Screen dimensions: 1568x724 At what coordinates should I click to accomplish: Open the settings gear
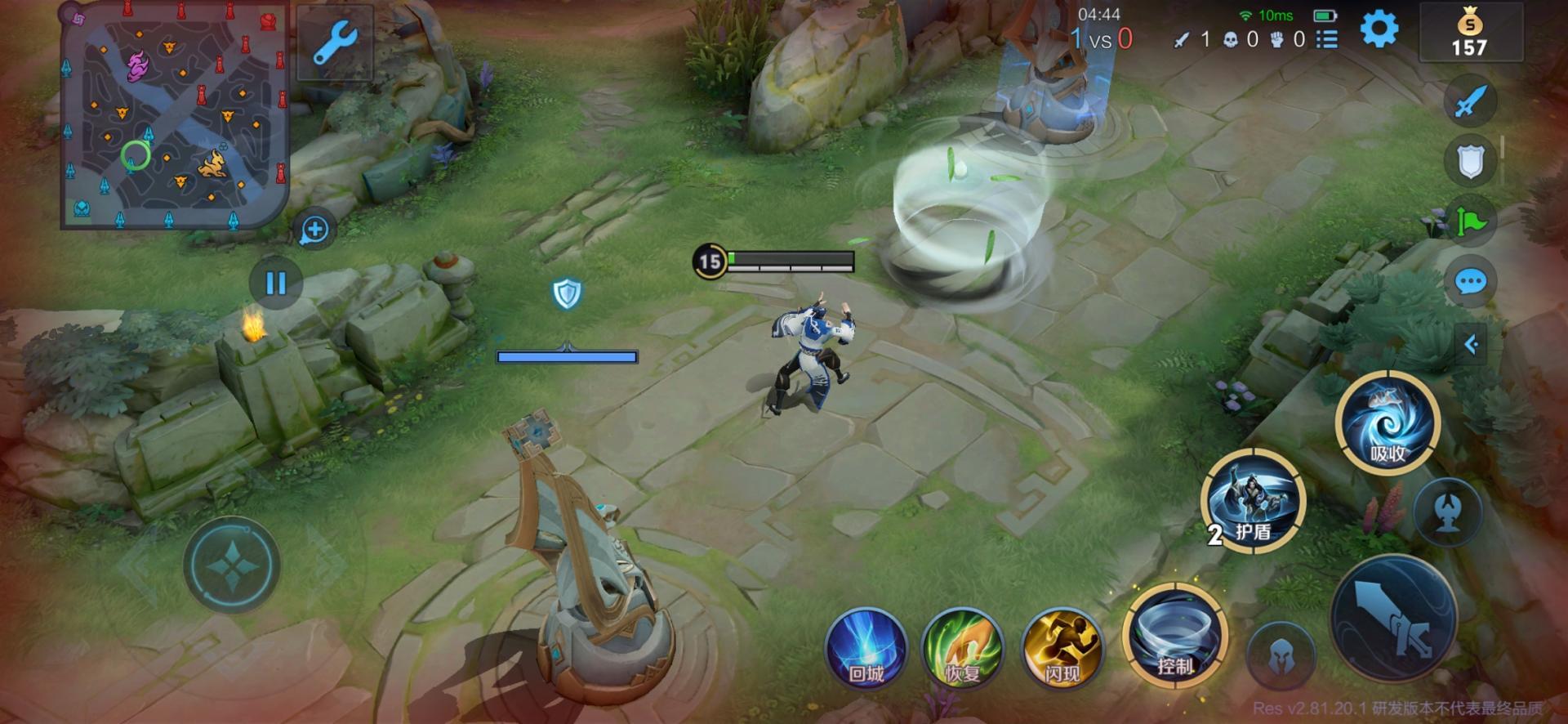click(1379, 30)
